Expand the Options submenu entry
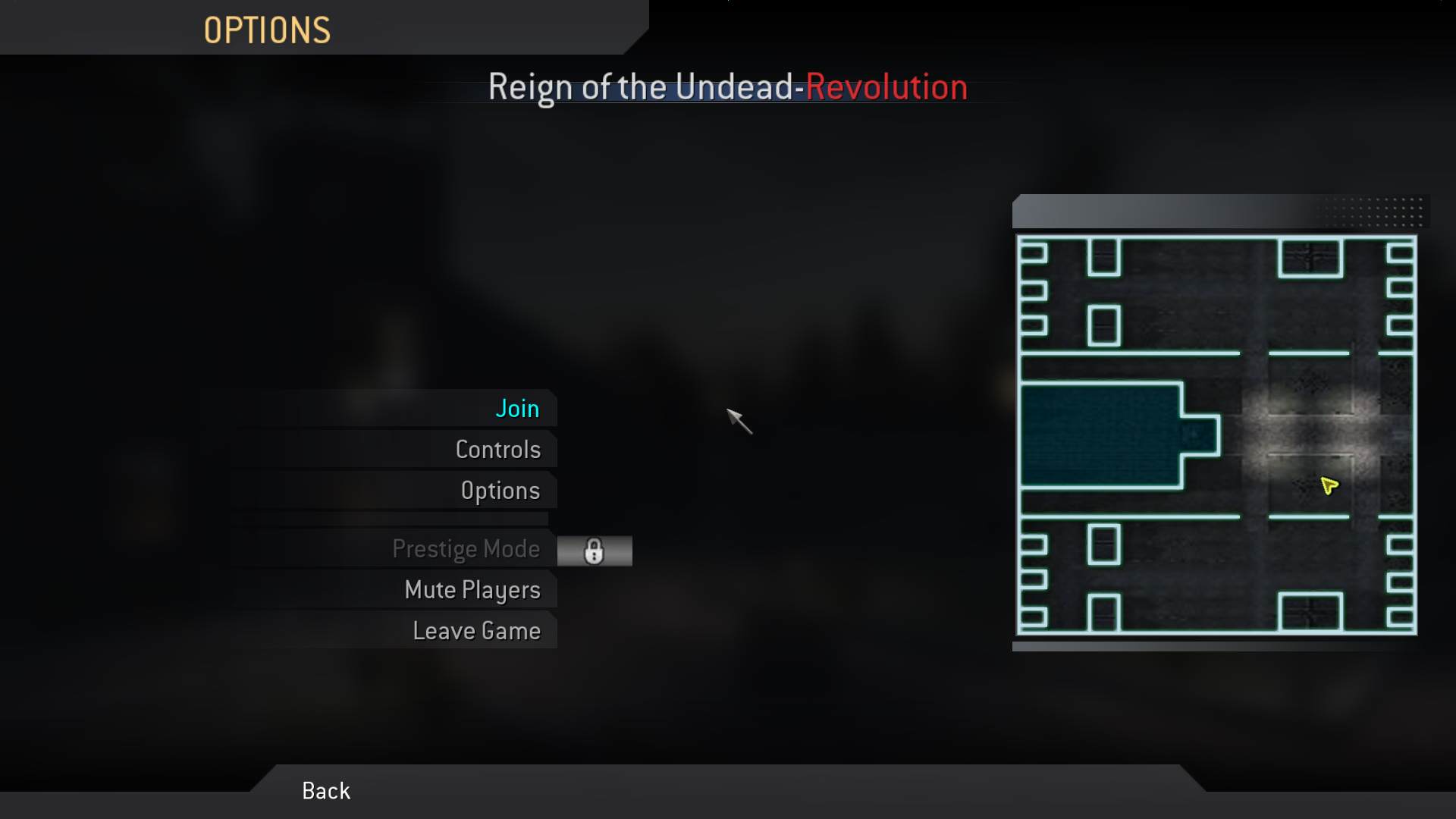The image size is (1456, 819). [500, 490]
